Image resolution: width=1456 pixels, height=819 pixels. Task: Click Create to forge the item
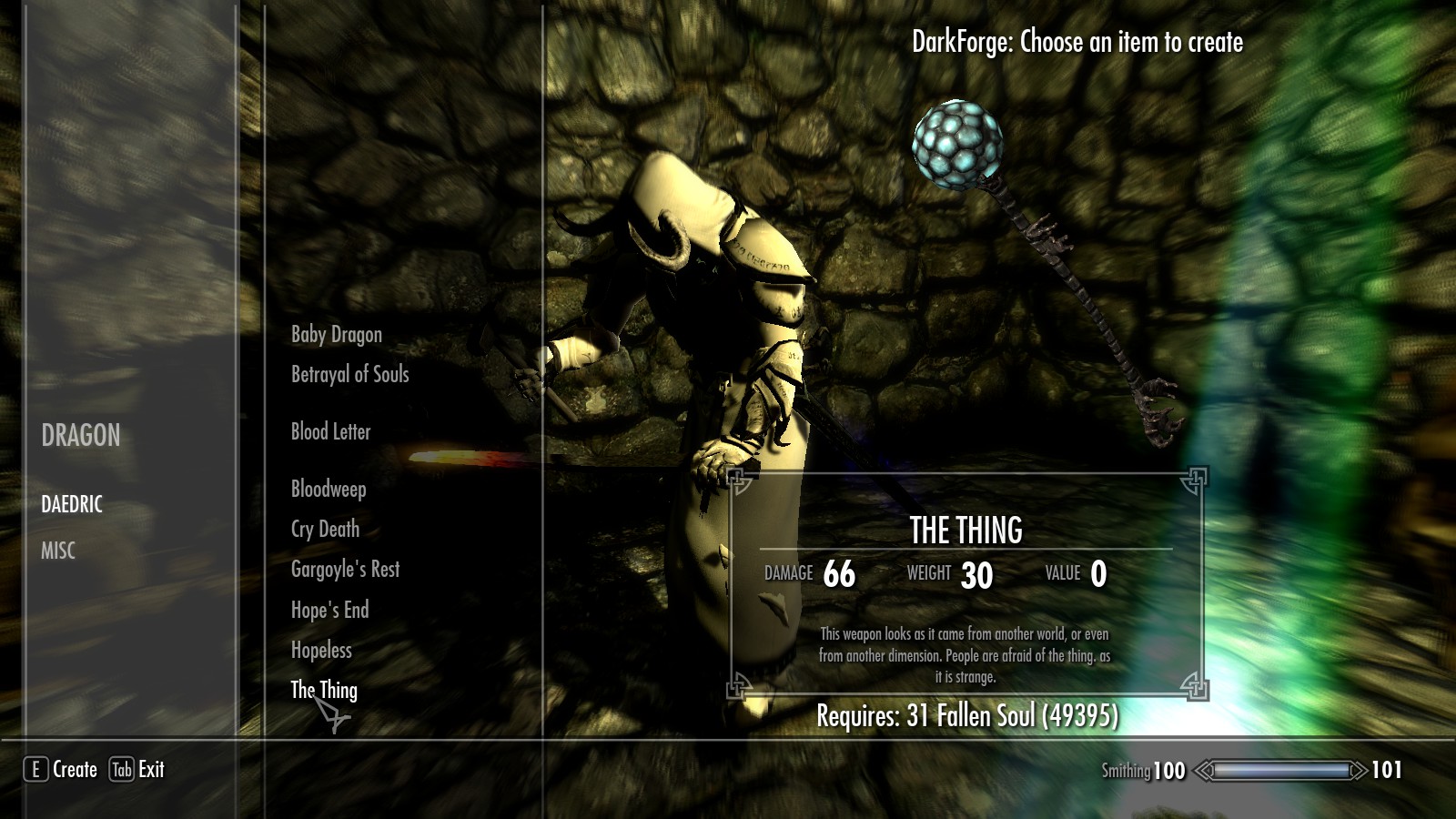tap(61, 770)
